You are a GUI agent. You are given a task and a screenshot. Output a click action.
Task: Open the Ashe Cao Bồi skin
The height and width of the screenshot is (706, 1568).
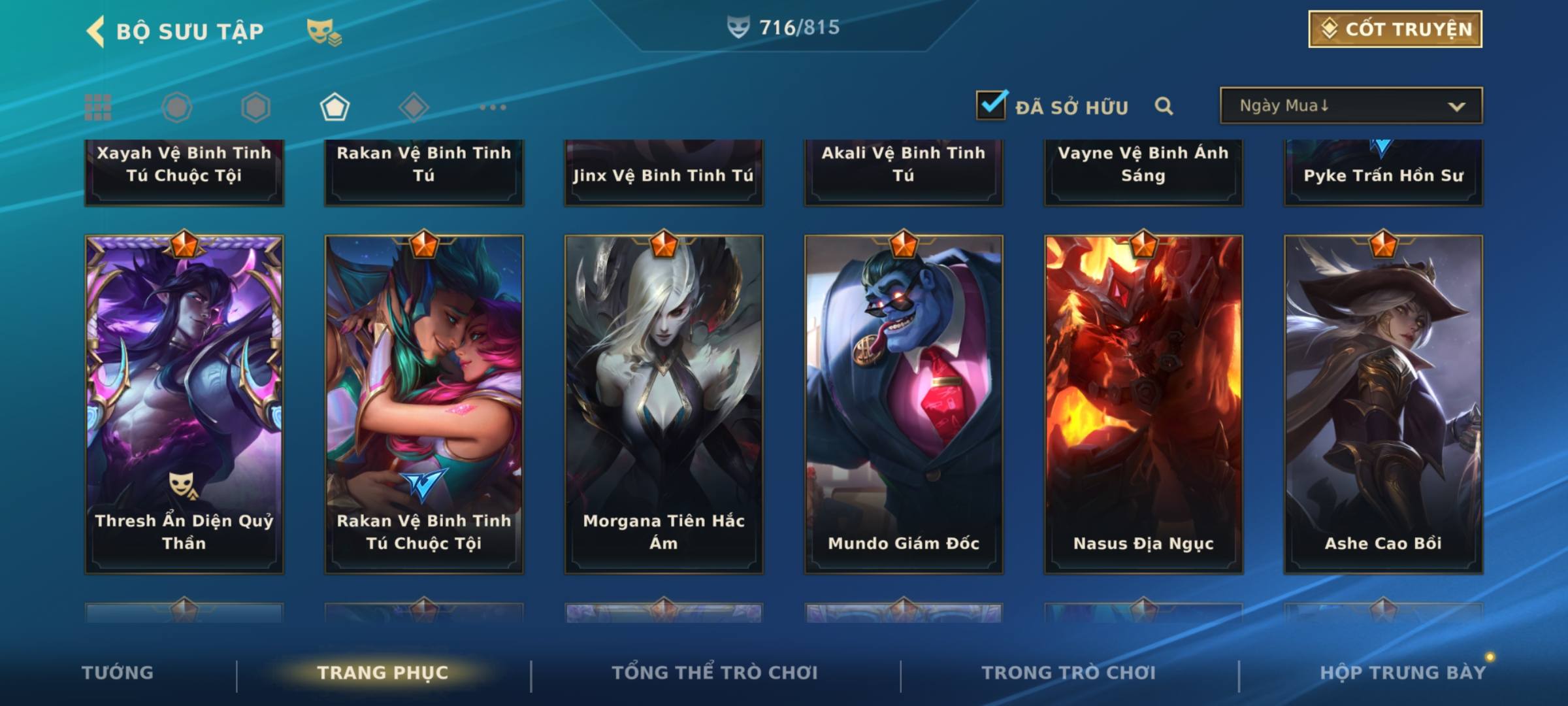[x=1383, y=404]
